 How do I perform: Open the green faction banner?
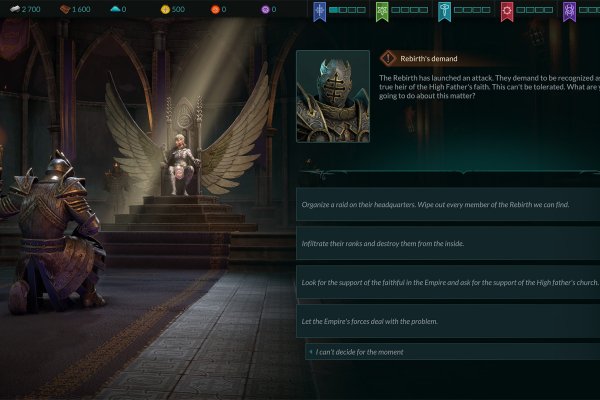382,11
